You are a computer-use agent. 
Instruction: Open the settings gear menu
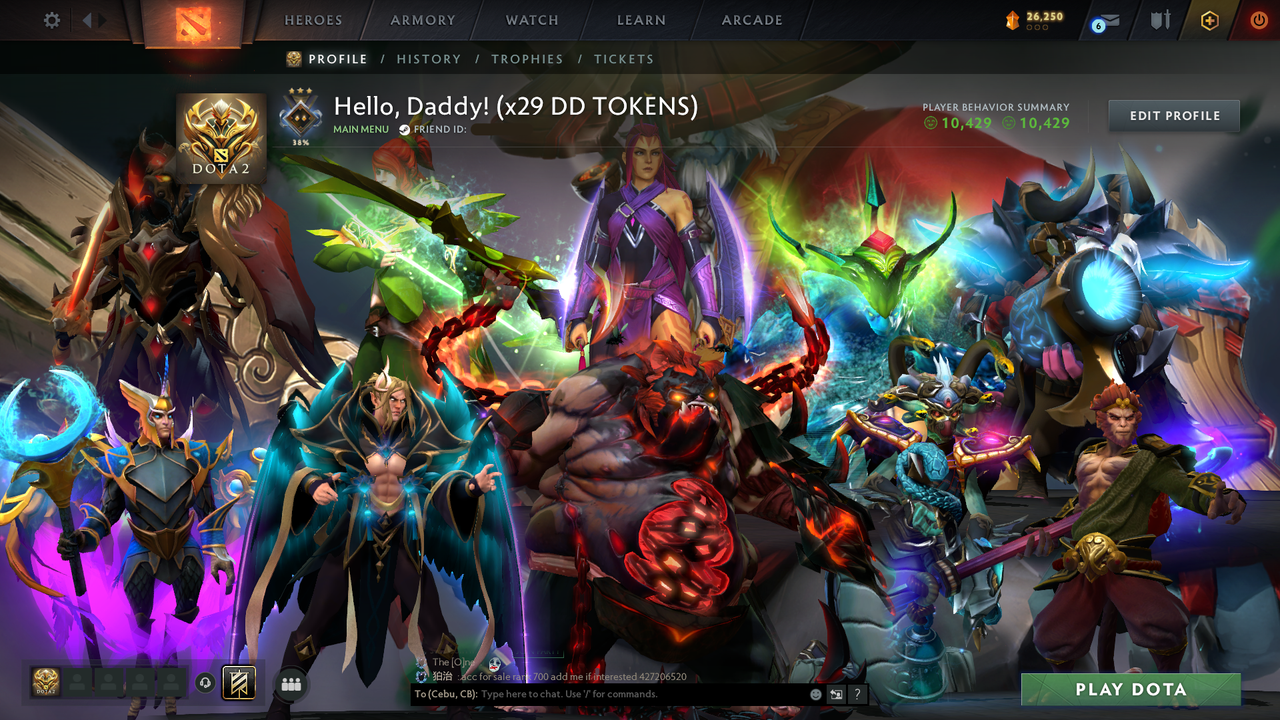[51, 19]
